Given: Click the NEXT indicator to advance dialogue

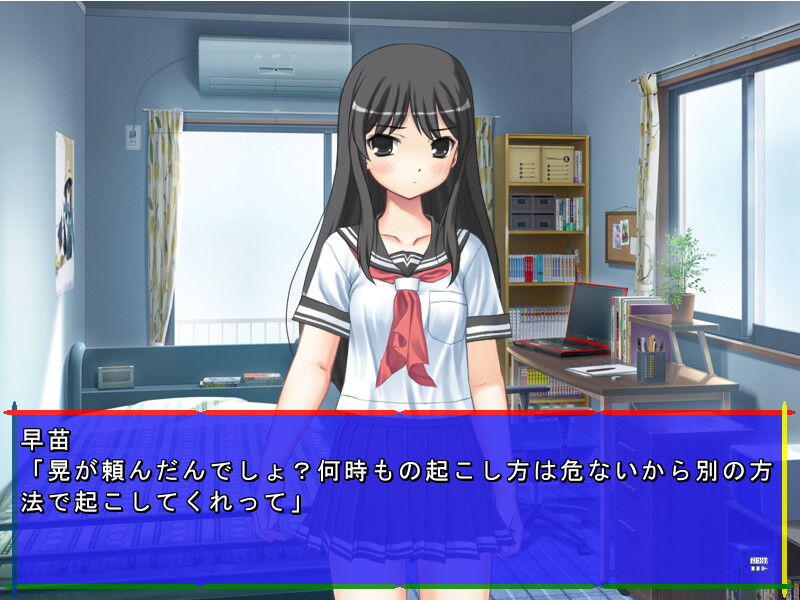Looking at the screenshot, I should click(759, 565).
